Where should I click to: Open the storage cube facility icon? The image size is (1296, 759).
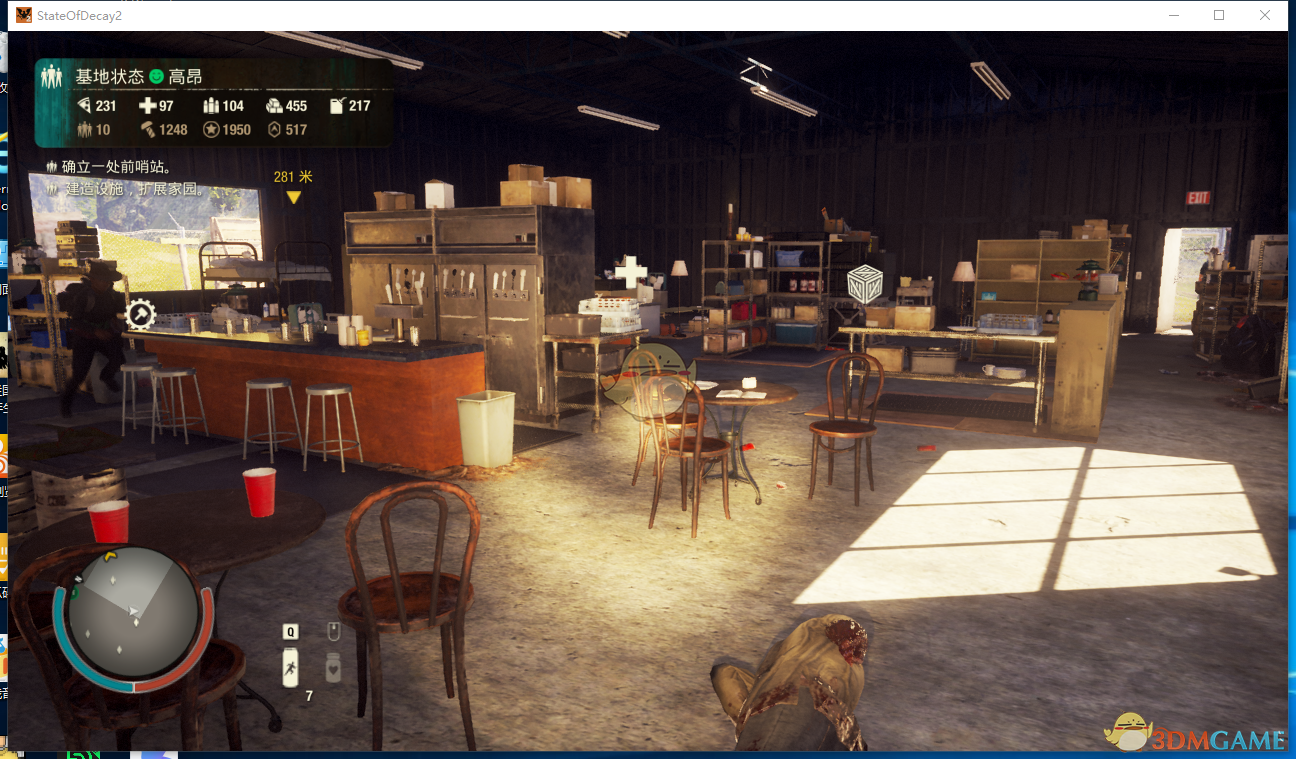tap(863, 284)
